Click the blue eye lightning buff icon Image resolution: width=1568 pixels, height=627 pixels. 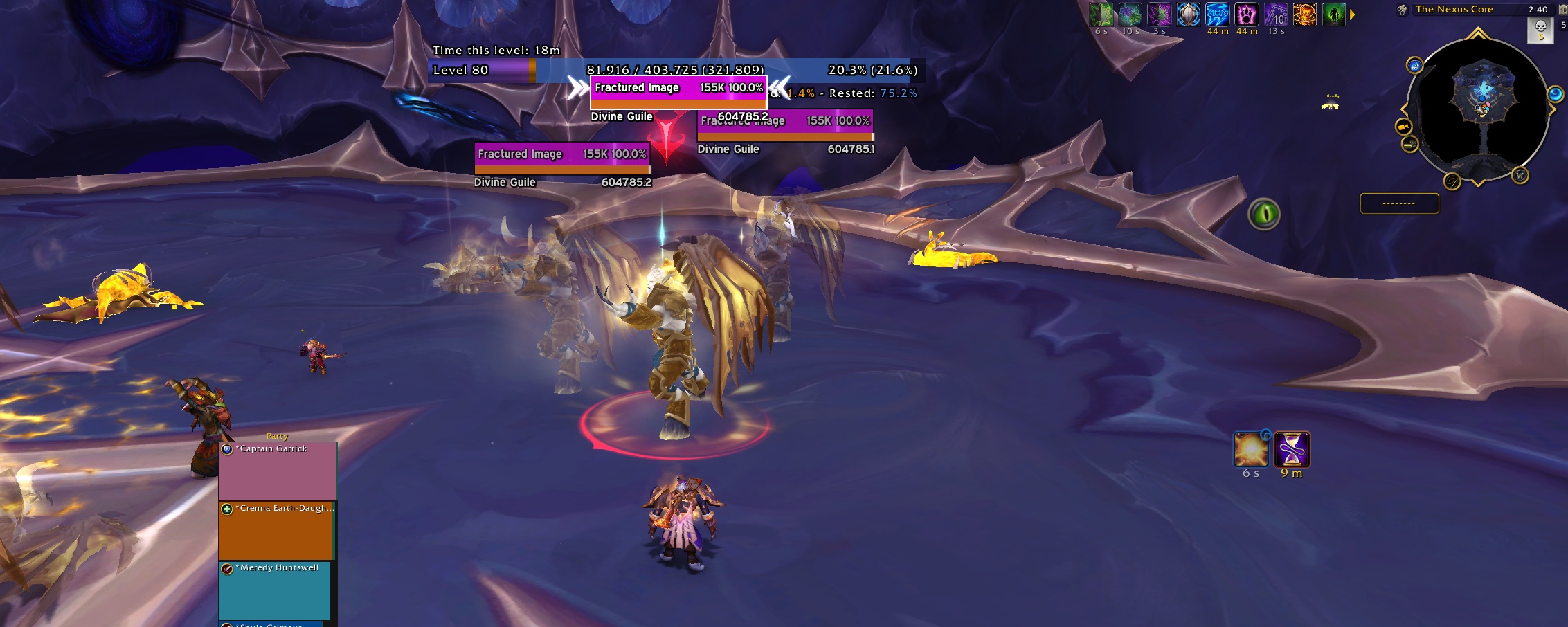1217,15
